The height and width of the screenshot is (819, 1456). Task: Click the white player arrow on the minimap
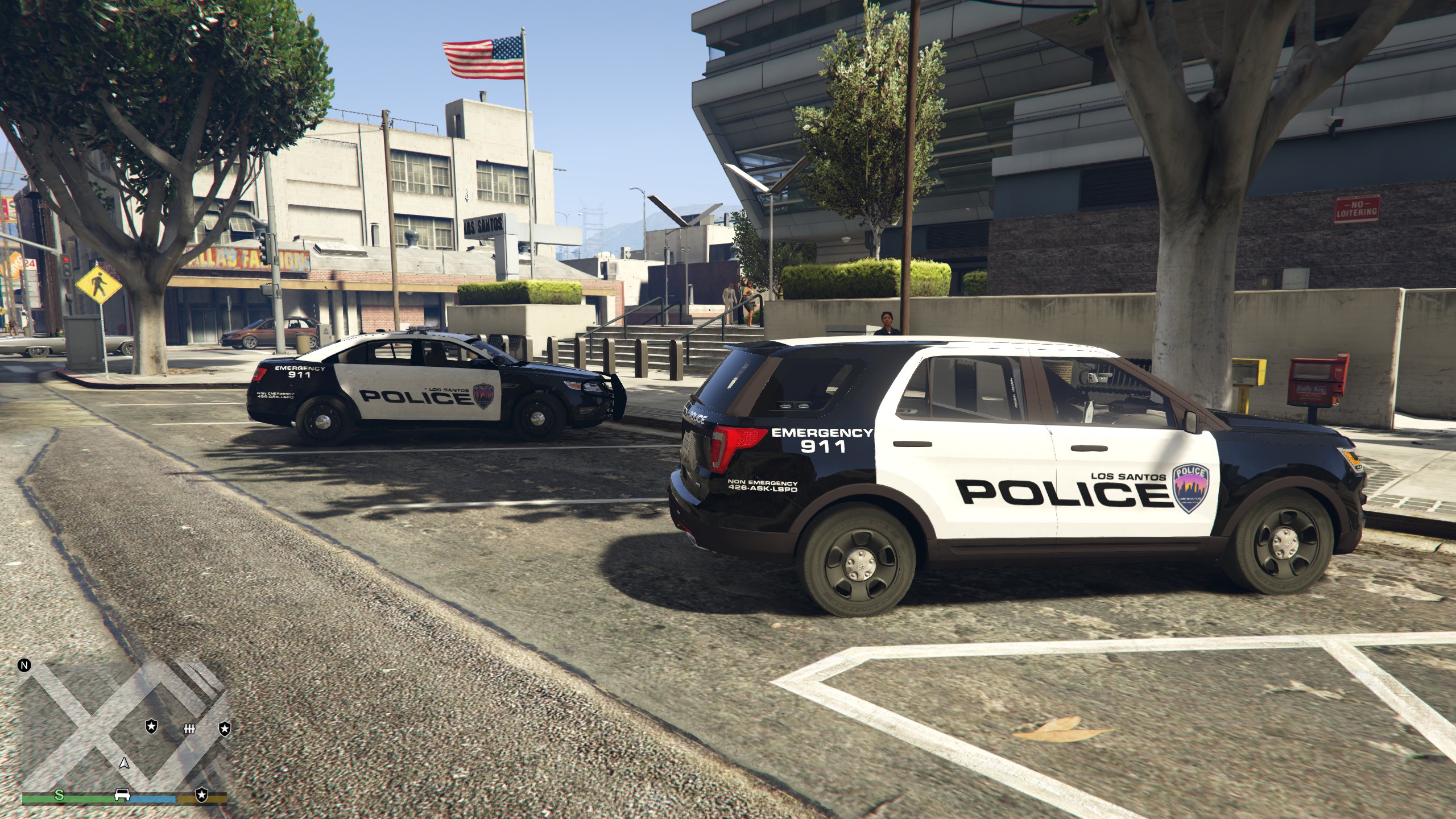[x=124, y=763]
